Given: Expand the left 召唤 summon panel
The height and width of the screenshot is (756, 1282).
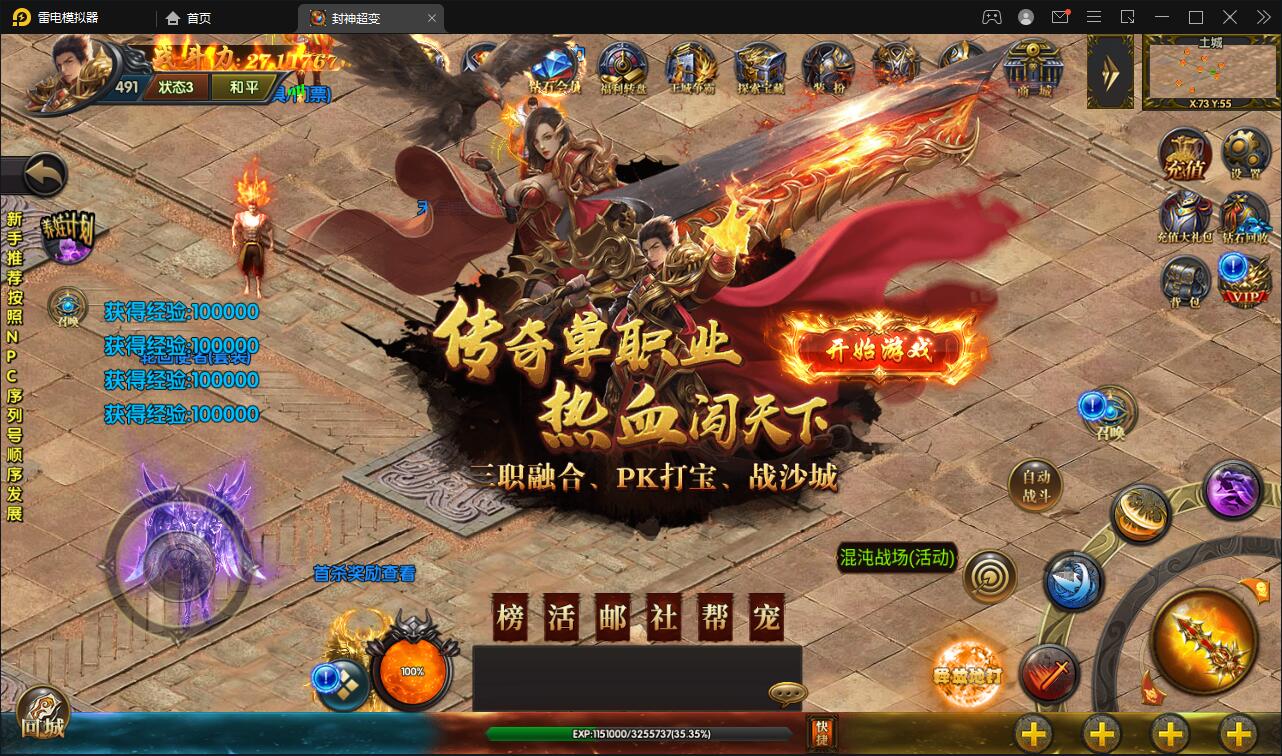Looking at the screenshot, I should point(66,305).
